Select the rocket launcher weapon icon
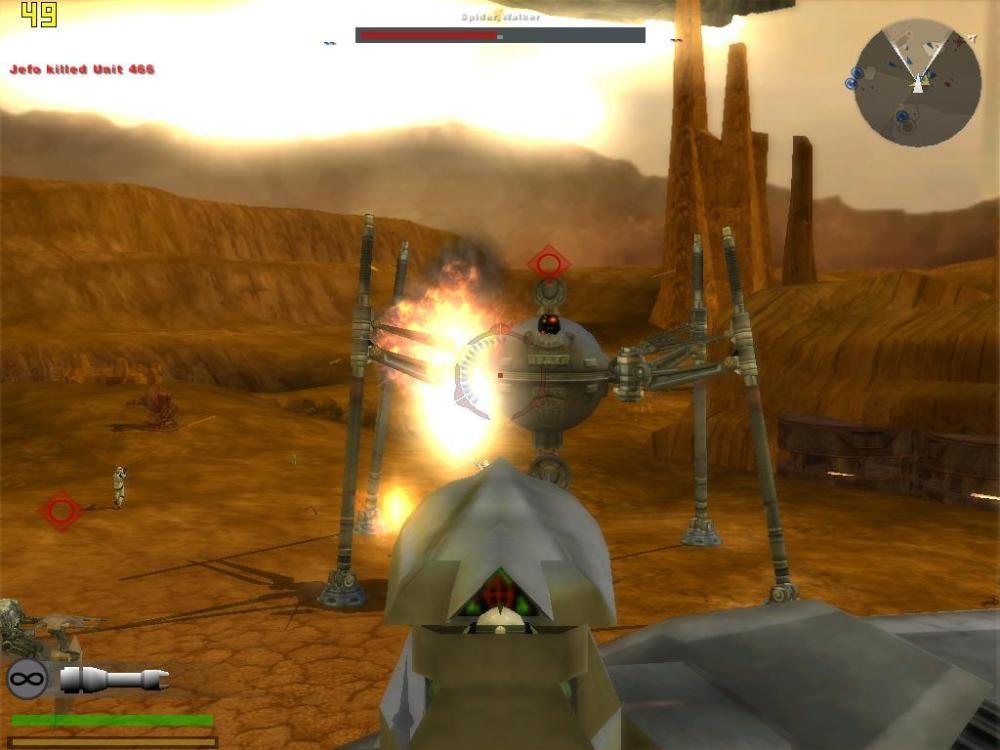The image size is (1000, 750). [114, 680]
